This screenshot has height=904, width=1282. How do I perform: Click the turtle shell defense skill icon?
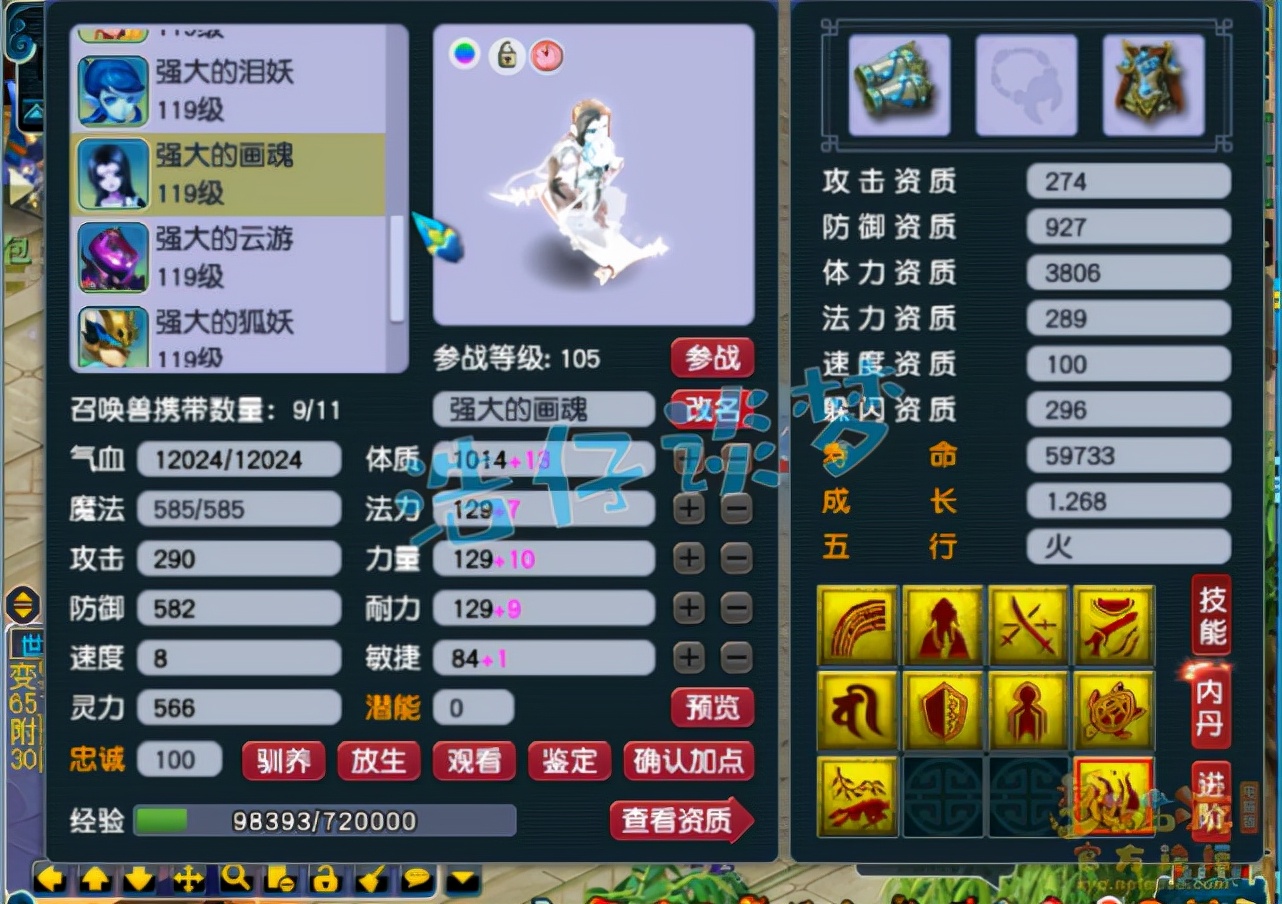pos(1113,711)
